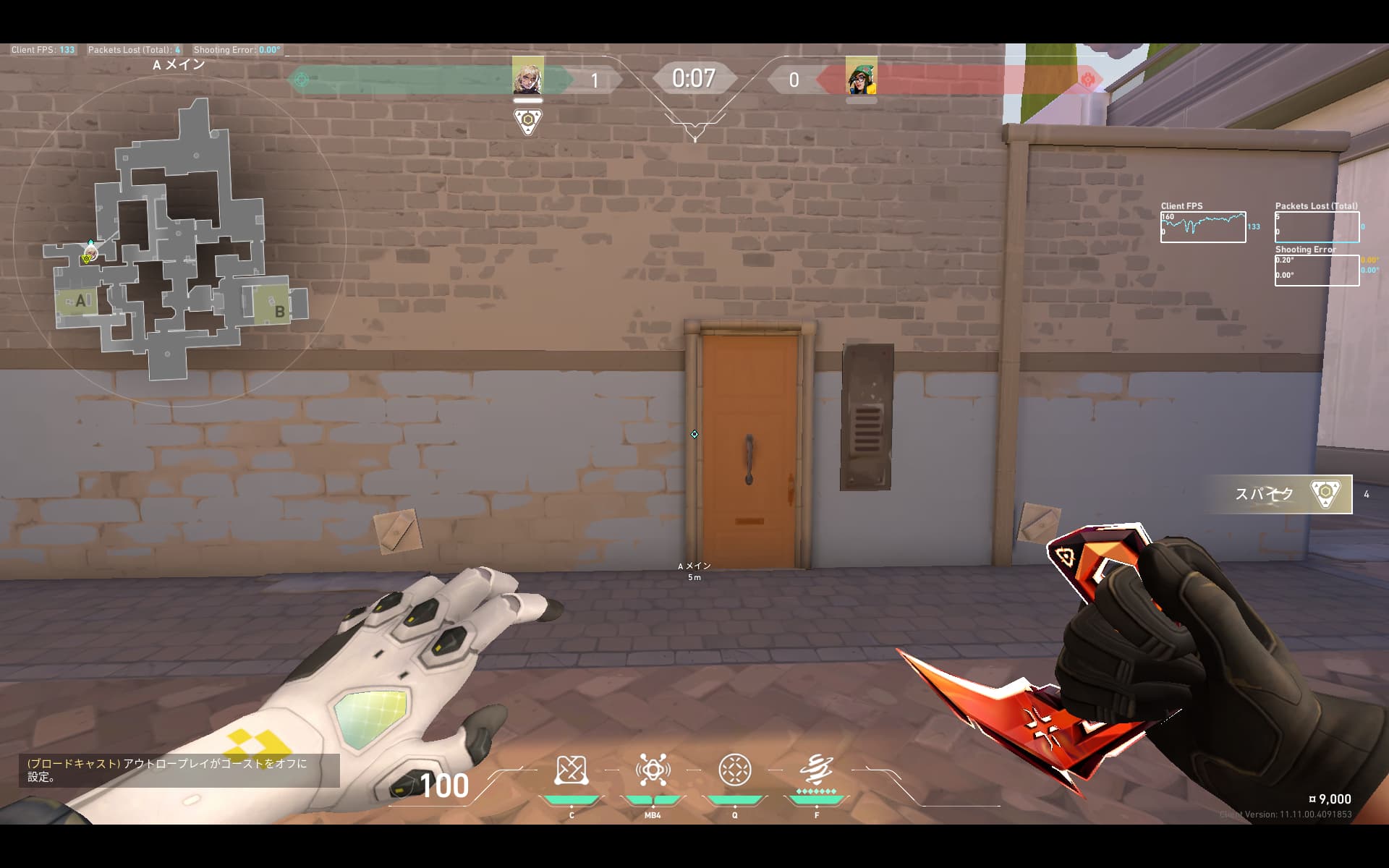Click the blonde agent portrait in top bar
Viewport: 1389px width, 868px height.
(527, 77)
